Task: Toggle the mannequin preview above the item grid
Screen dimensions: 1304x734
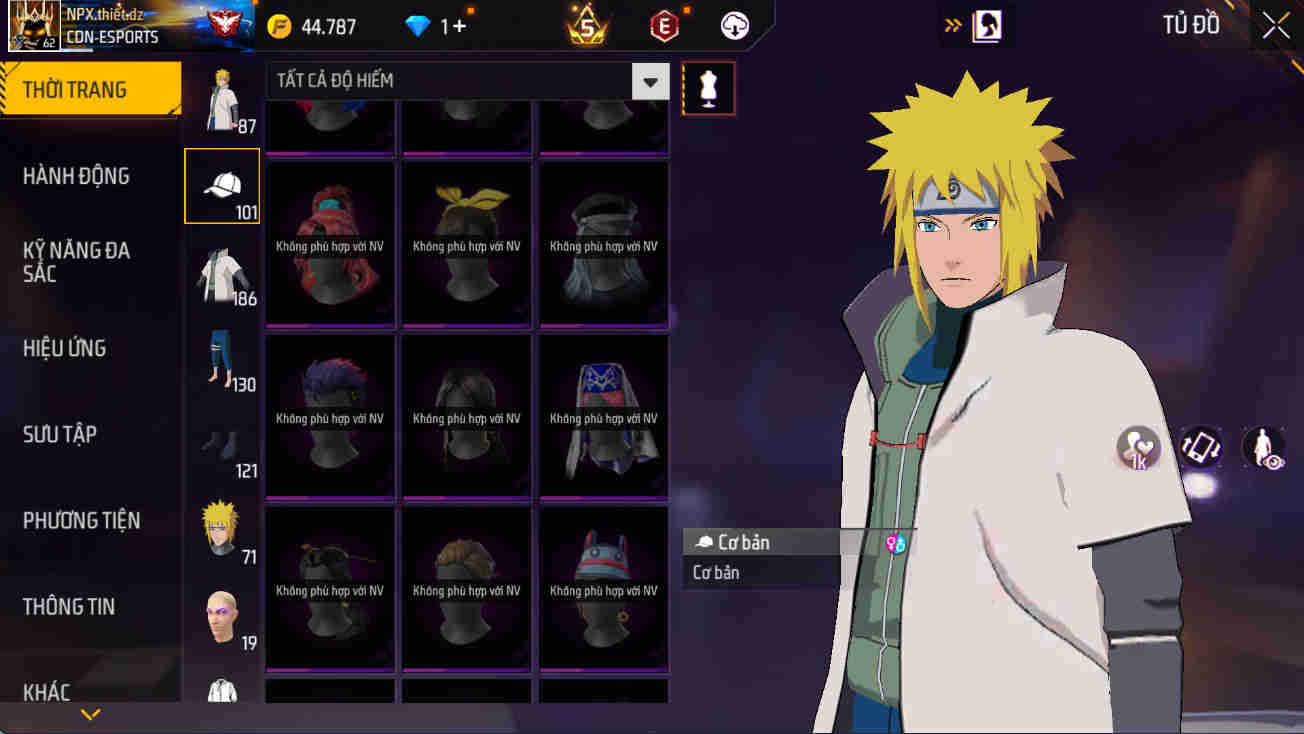Action: [708, 88]
